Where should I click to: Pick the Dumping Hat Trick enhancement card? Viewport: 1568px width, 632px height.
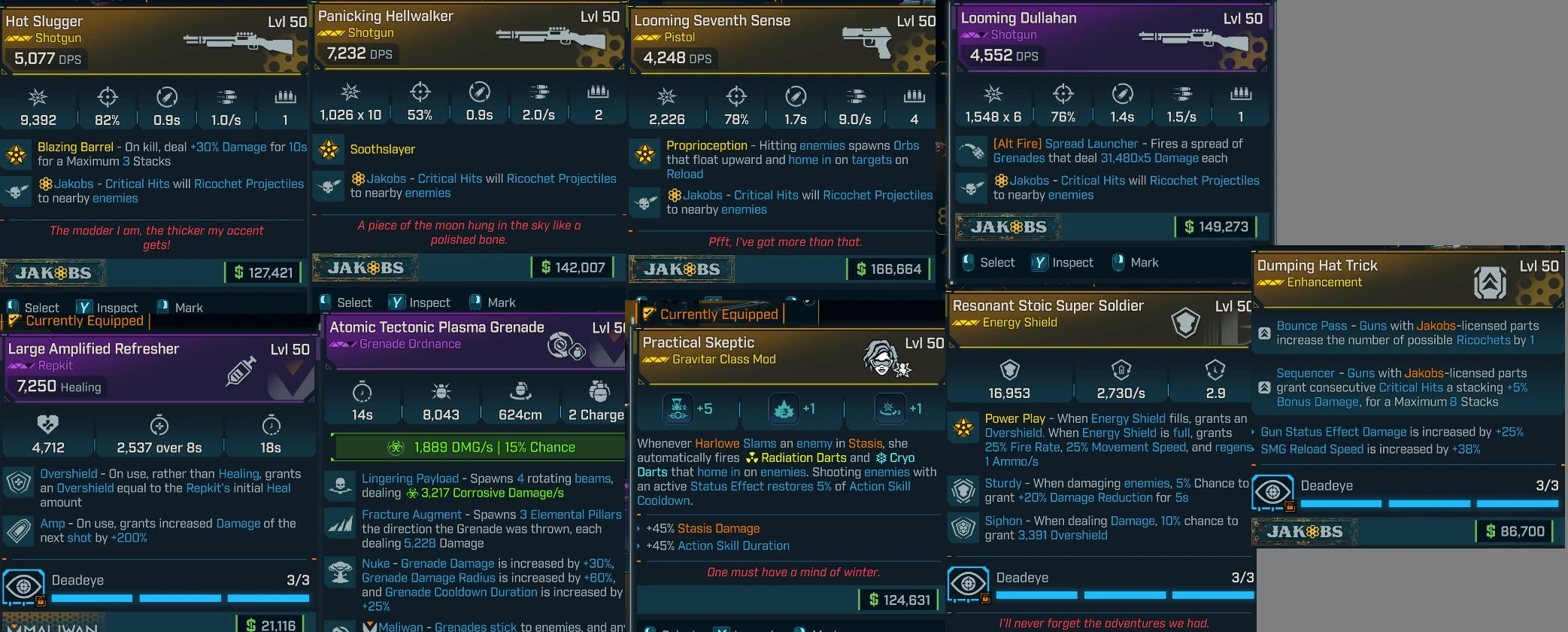(x=1406, y=278)
